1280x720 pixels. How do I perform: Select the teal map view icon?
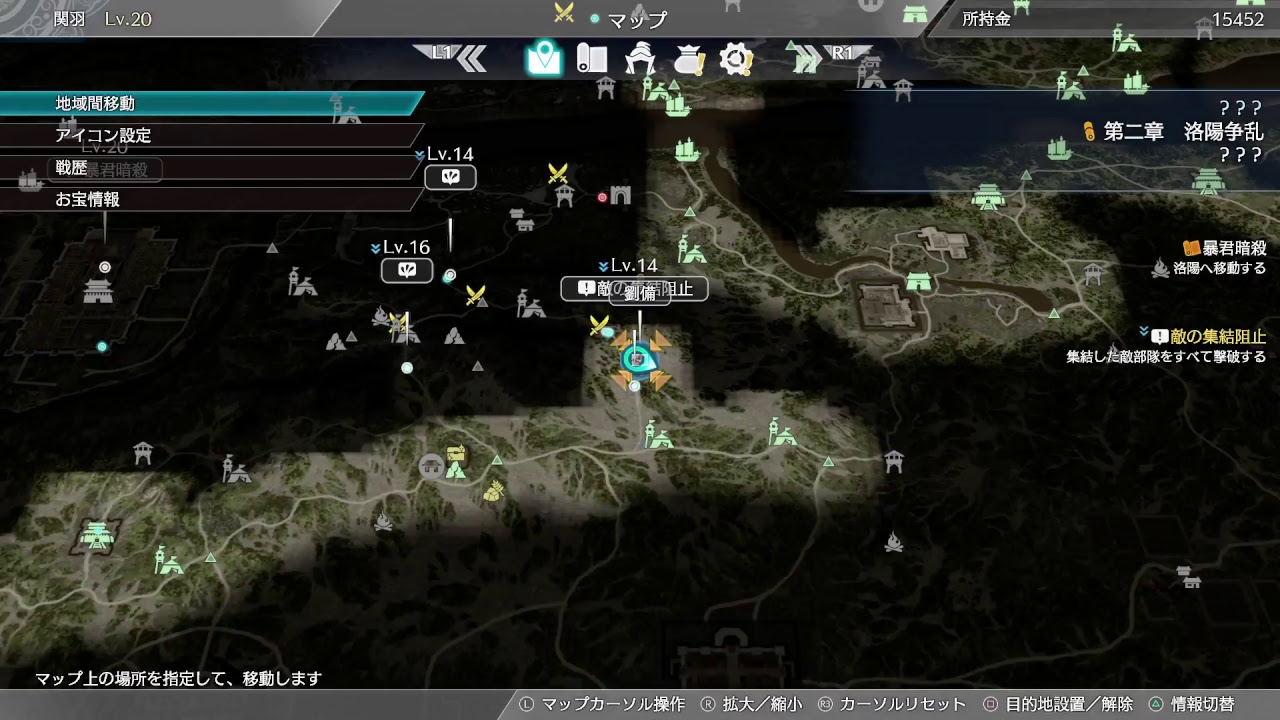pyautogui.click(x=543, y=59)
